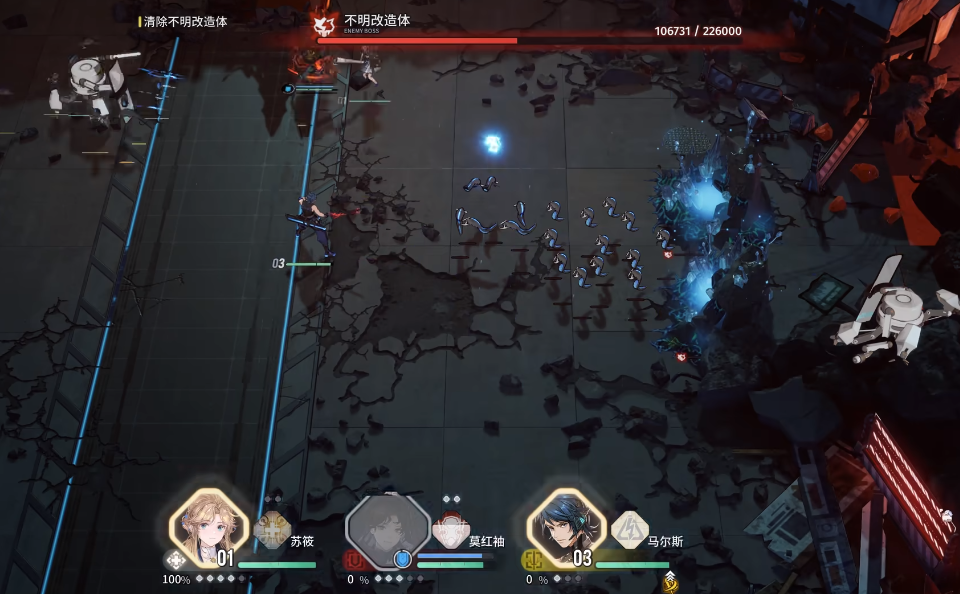
Task: Activate 莫红袖's red skill icon
Action: click(452, 528)
